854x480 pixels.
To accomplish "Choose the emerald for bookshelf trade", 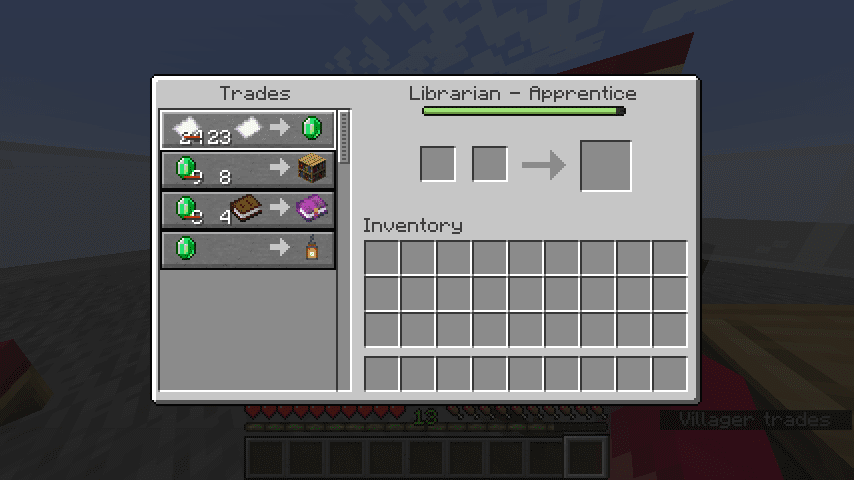I will click(x=248, y=169).
